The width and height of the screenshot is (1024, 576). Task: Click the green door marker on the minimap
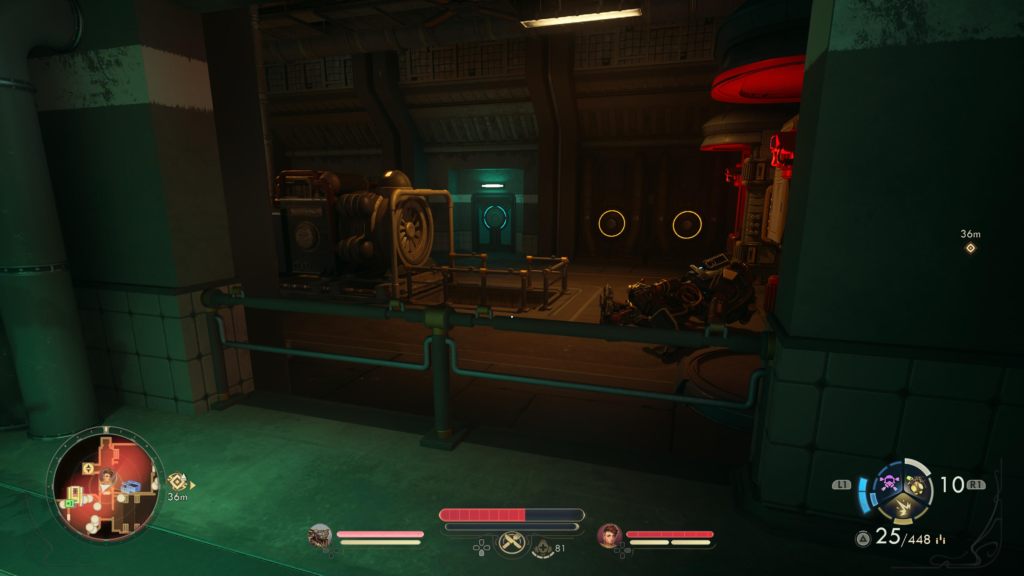pyautogui.click(x=70, y=503)
